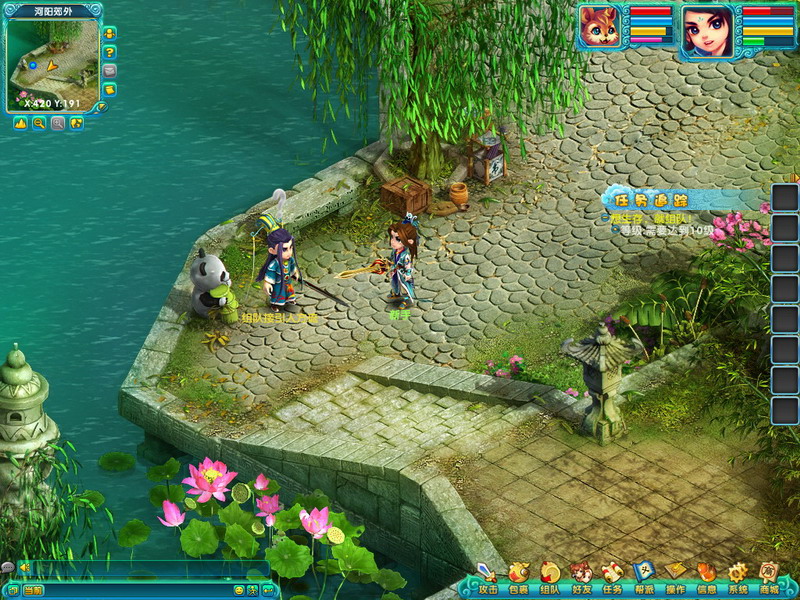Open the 任务 (Quest) scroll
This screenshot has width=800, height=600.
coord(612,575)
